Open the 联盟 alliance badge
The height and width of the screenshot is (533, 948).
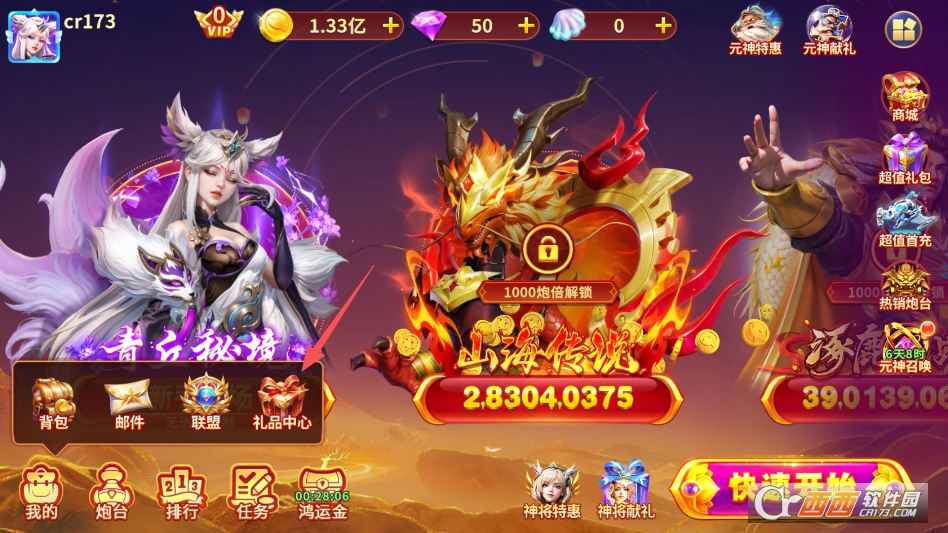(x=206, y=403)
